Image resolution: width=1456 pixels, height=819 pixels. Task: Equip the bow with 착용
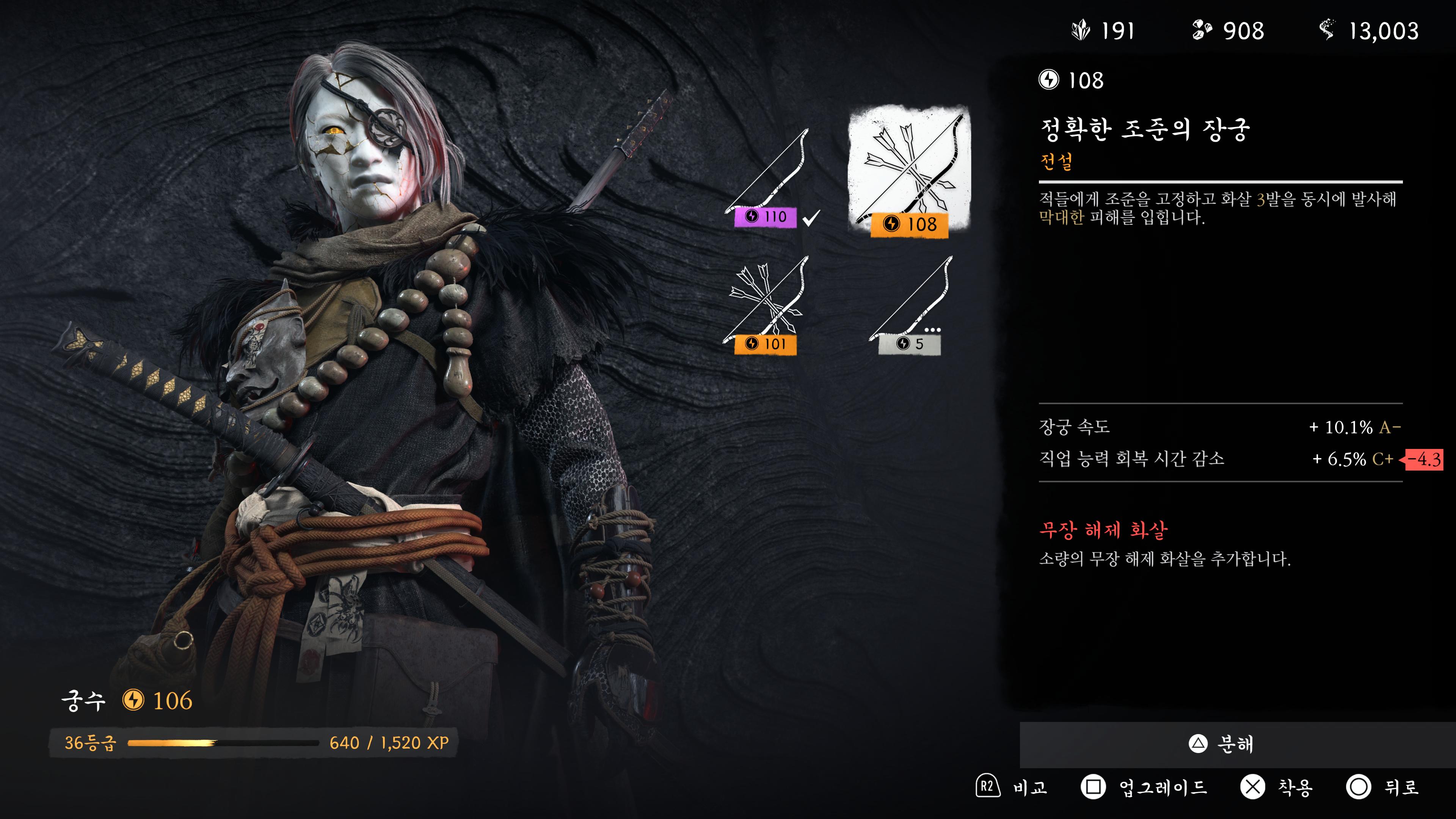click(x=1276, y=787)
